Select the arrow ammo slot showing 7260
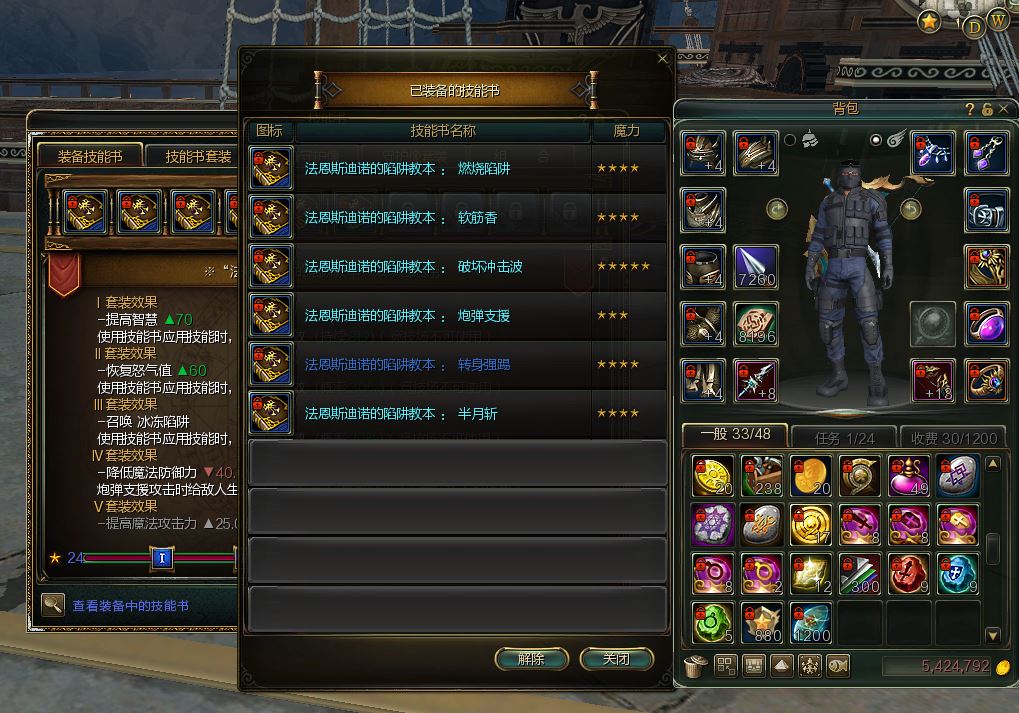 pos(755,267)
